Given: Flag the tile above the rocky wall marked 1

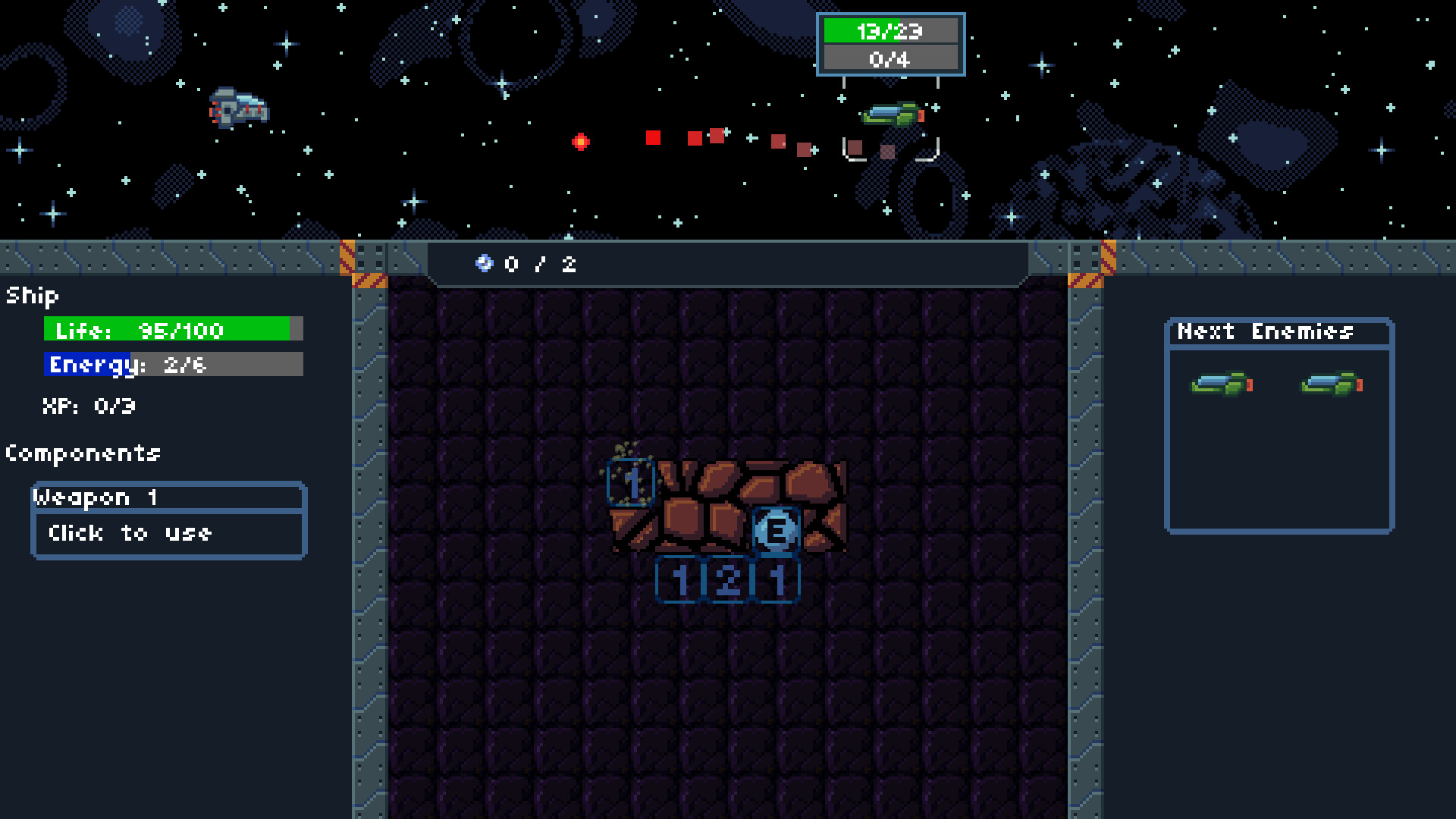Looking at the screenshot, I should pos(630,483).
